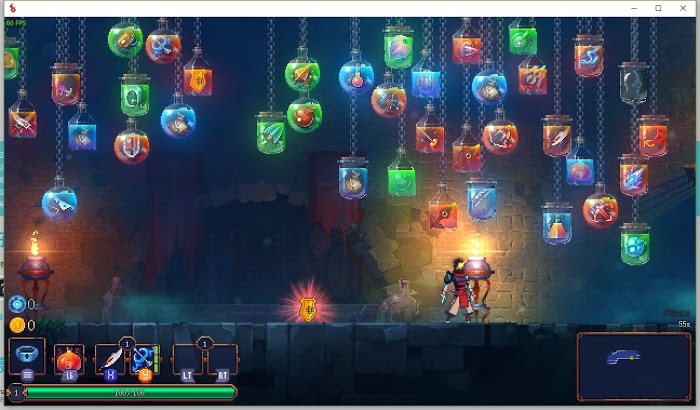Choose the blue bow weapon slot
This screenshot has height=410, width=700.
click(x=144, y=359)
